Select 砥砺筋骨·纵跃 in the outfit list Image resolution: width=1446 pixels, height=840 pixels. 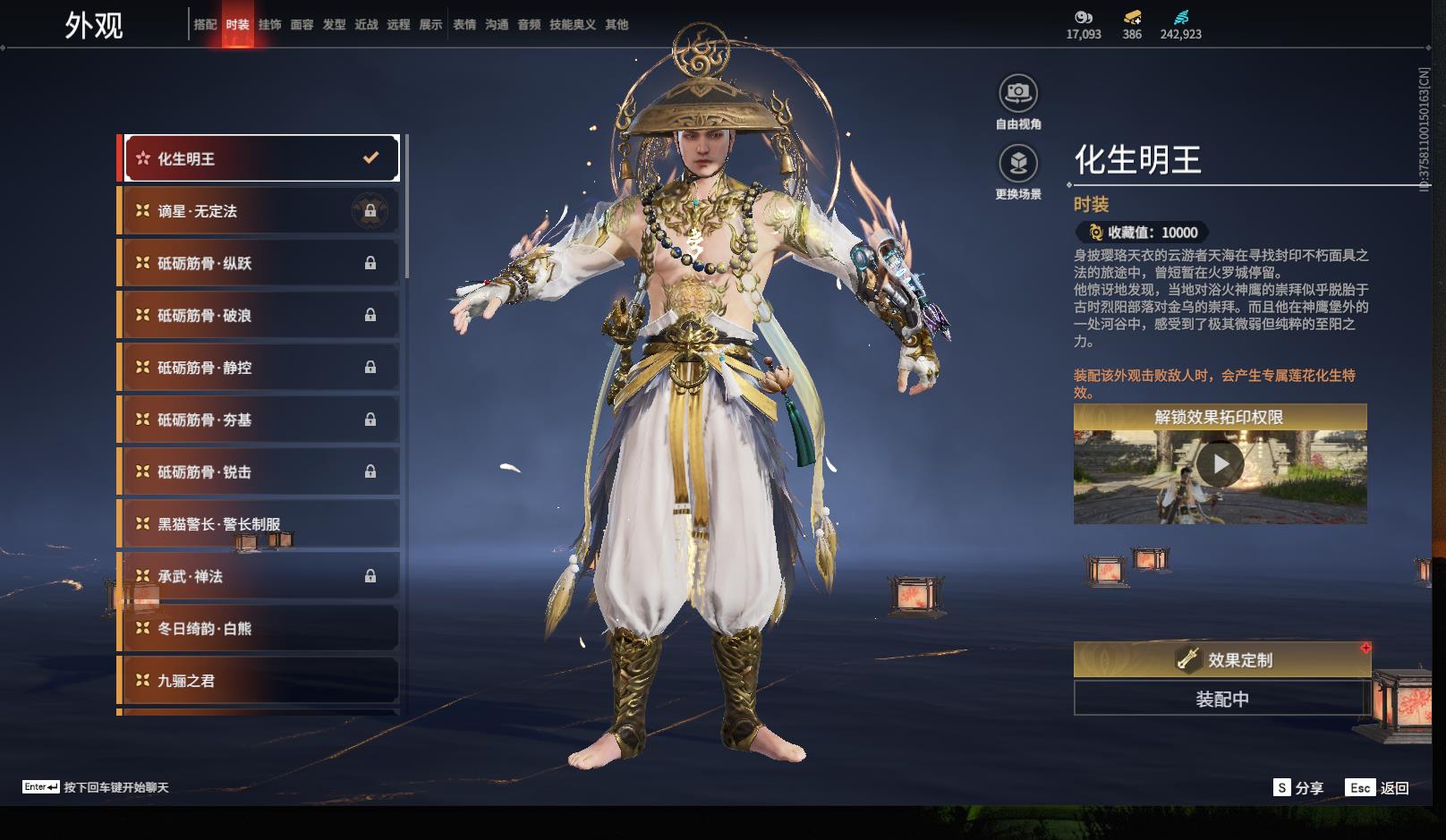(x=260, y=263)
